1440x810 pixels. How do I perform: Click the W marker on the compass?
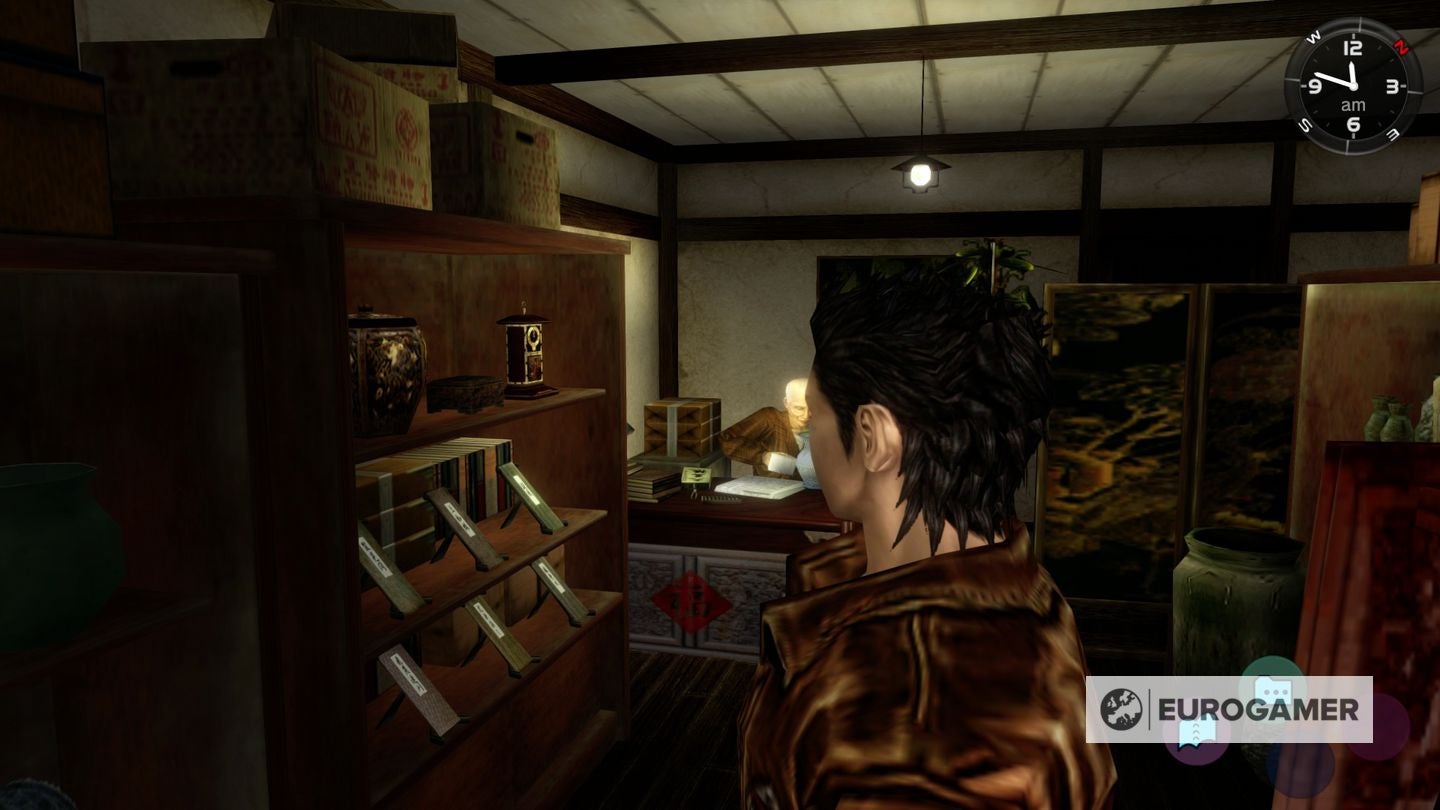tap(1313, 37)
